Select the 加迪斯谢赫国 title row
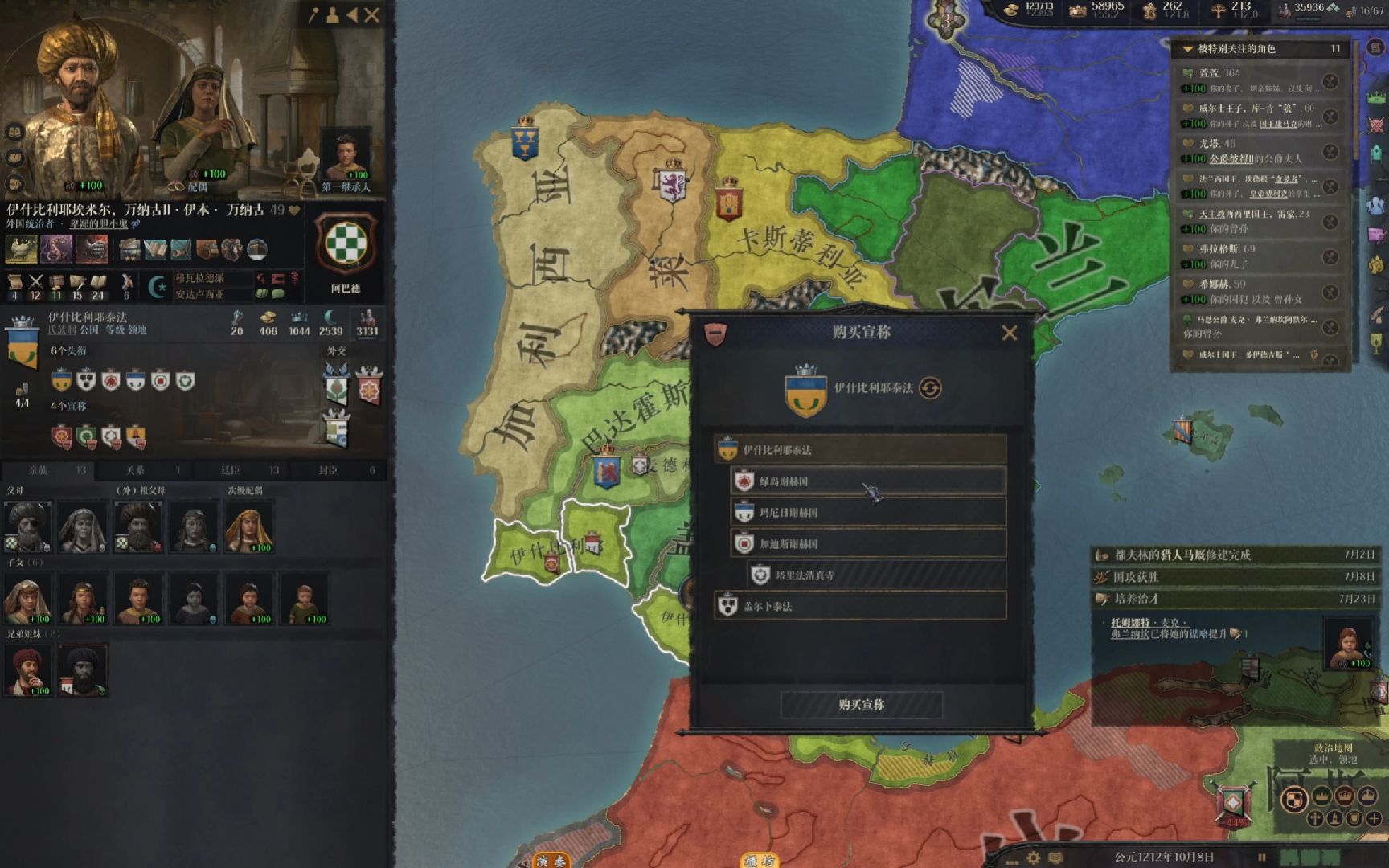Image resolution: width=1389 pixels, height=868 pixels. click(868, 544)
